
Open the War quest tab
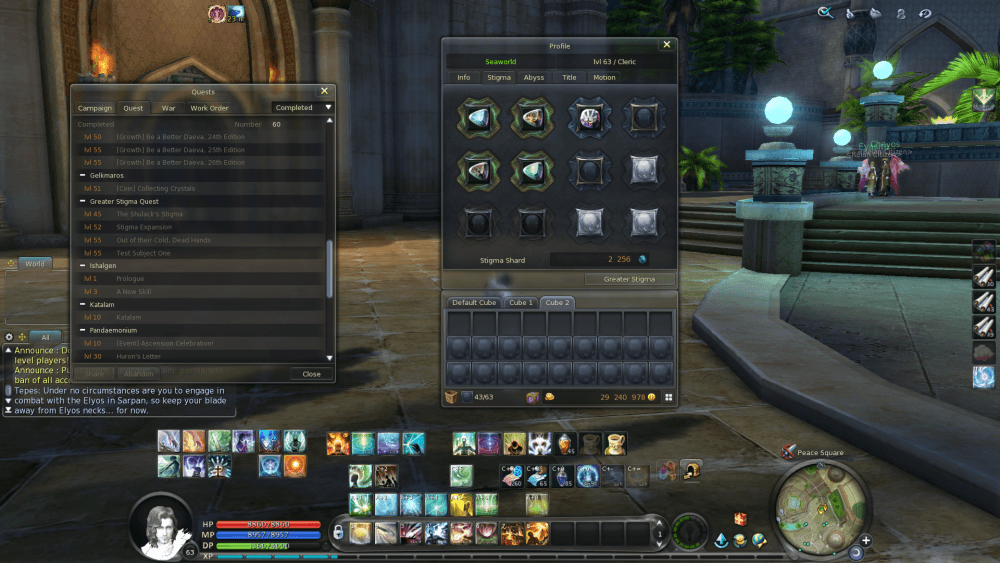pyautogui.click(x=168, y=108)
